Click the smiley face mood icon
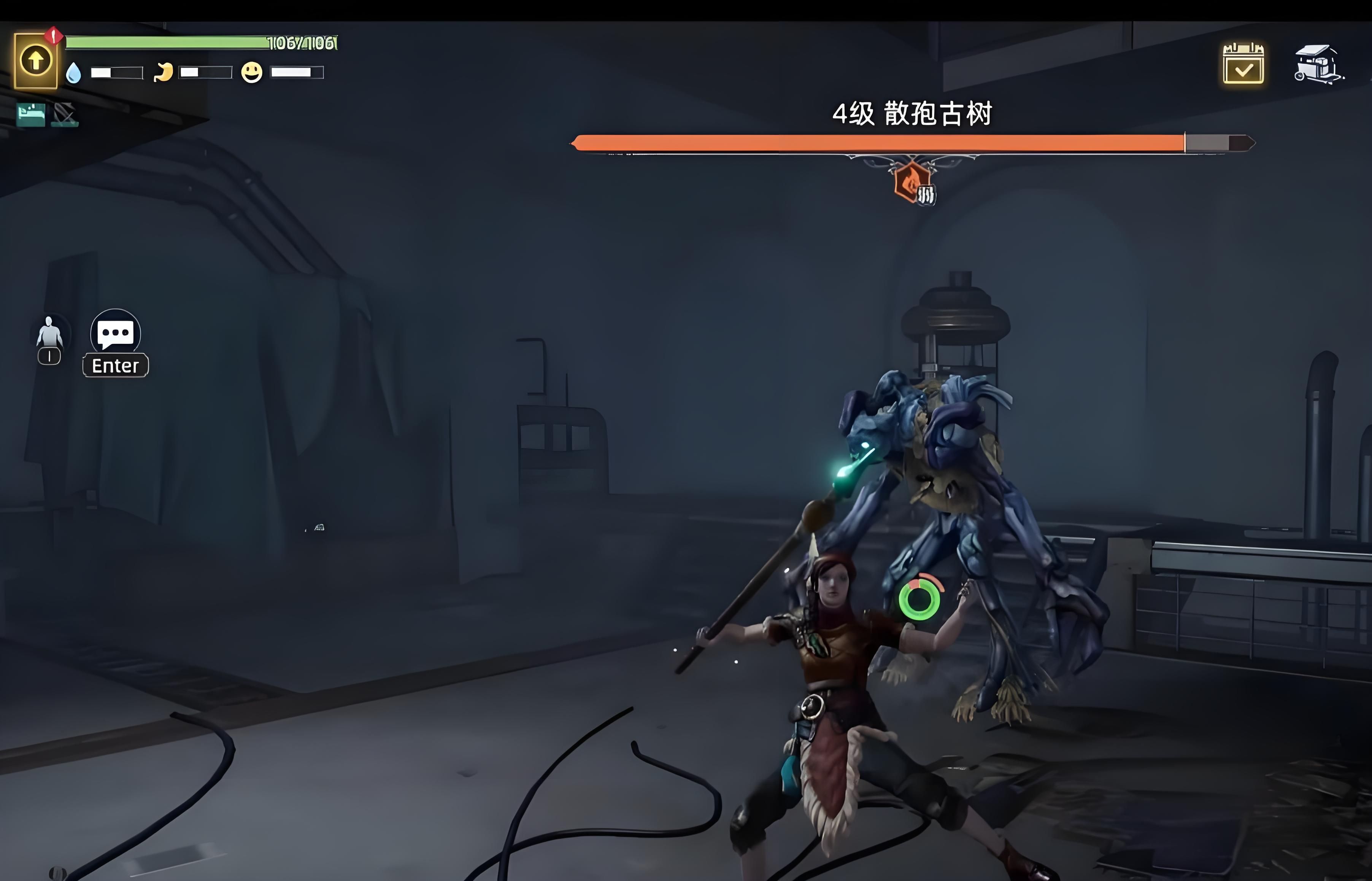This screenshot has height=881, width=1372. (252, 73)
